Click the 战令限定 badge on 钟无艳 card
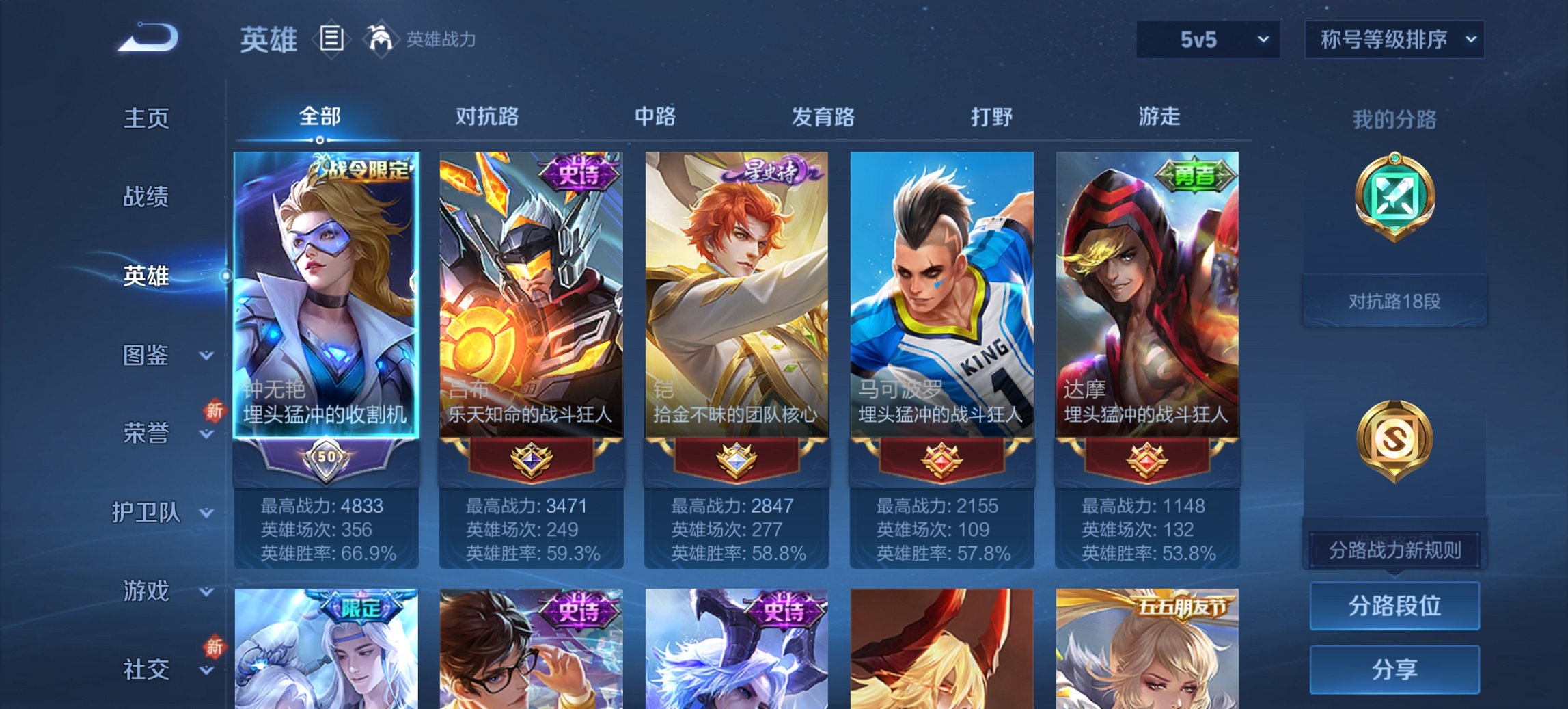The width and height of the screenshot is (1568, 709). pyautogui.click(x=361, y=170)
